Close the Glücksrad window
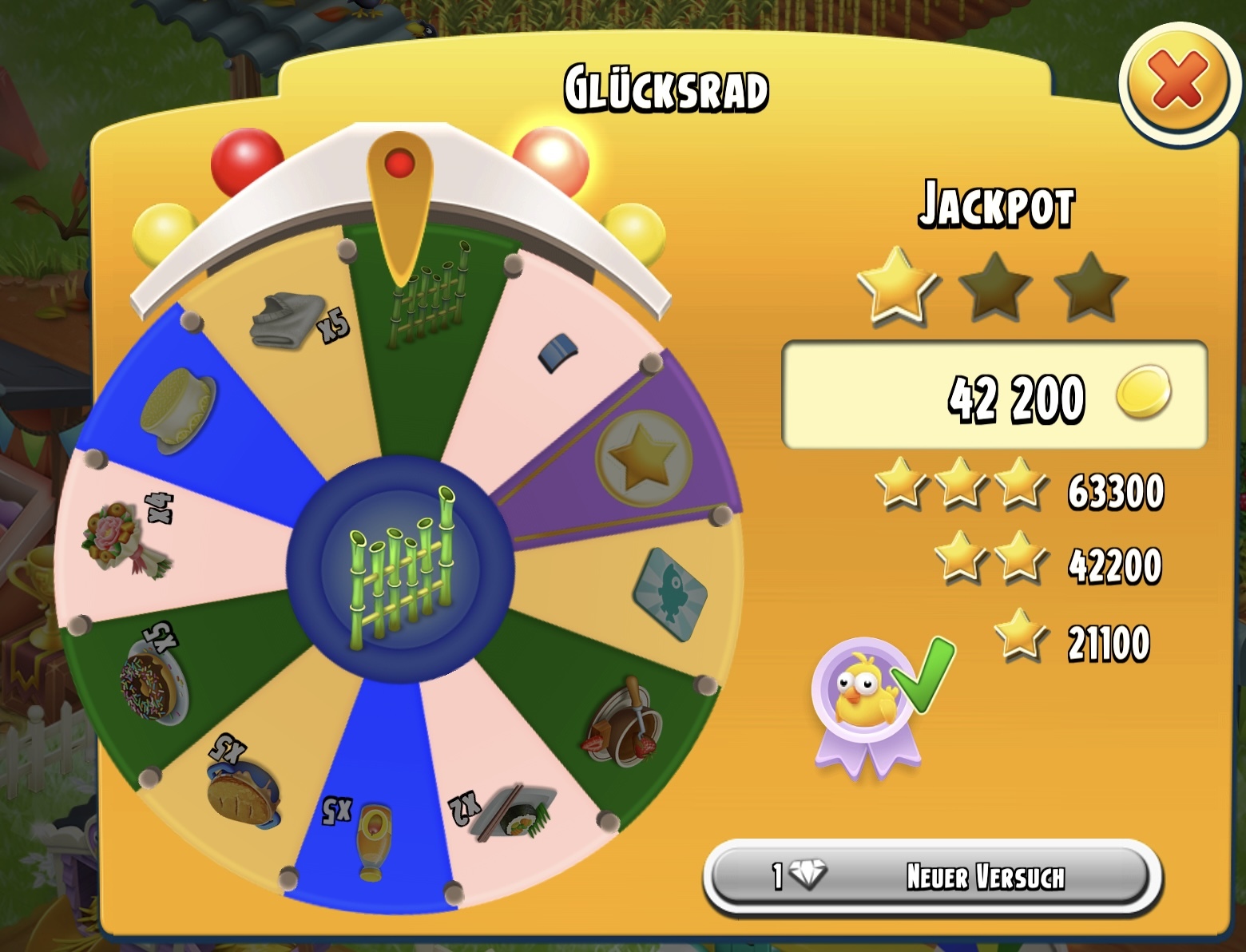This screenshot has width=1246, height=952. point(1177,84)
